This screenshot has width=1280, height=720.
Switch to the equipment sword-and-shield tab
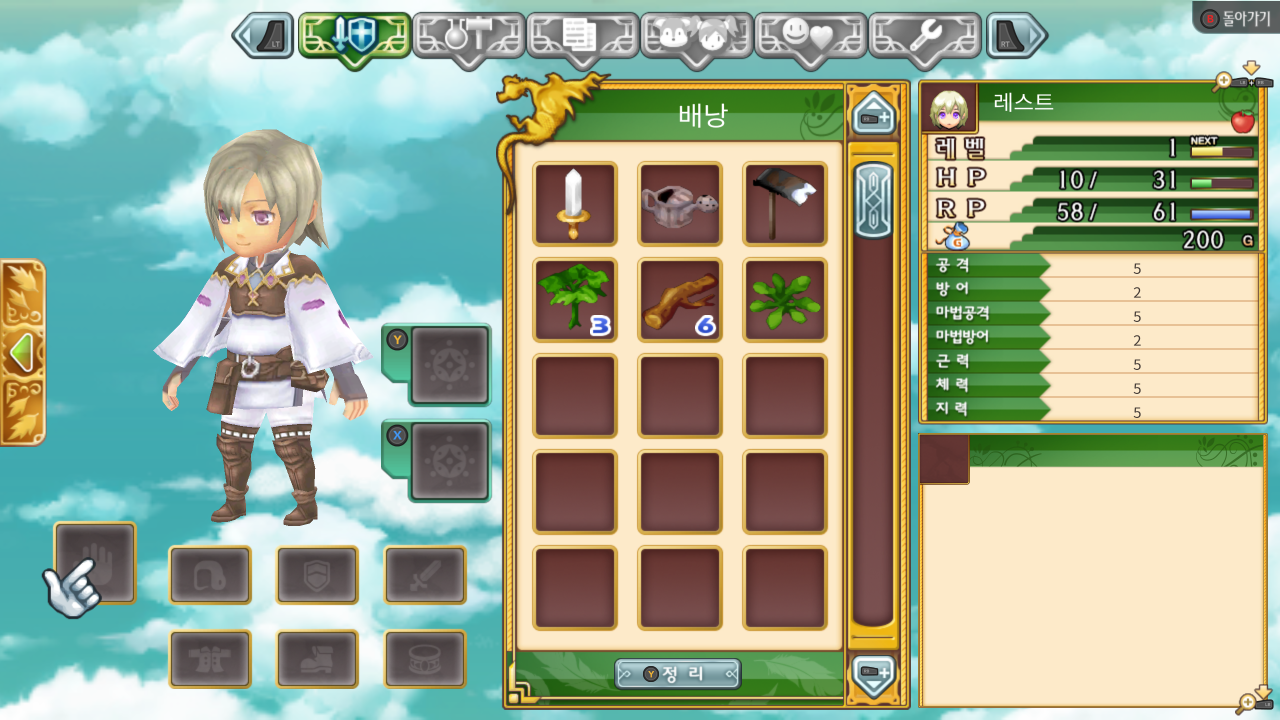pyautogui.click(x=354, y=37)
